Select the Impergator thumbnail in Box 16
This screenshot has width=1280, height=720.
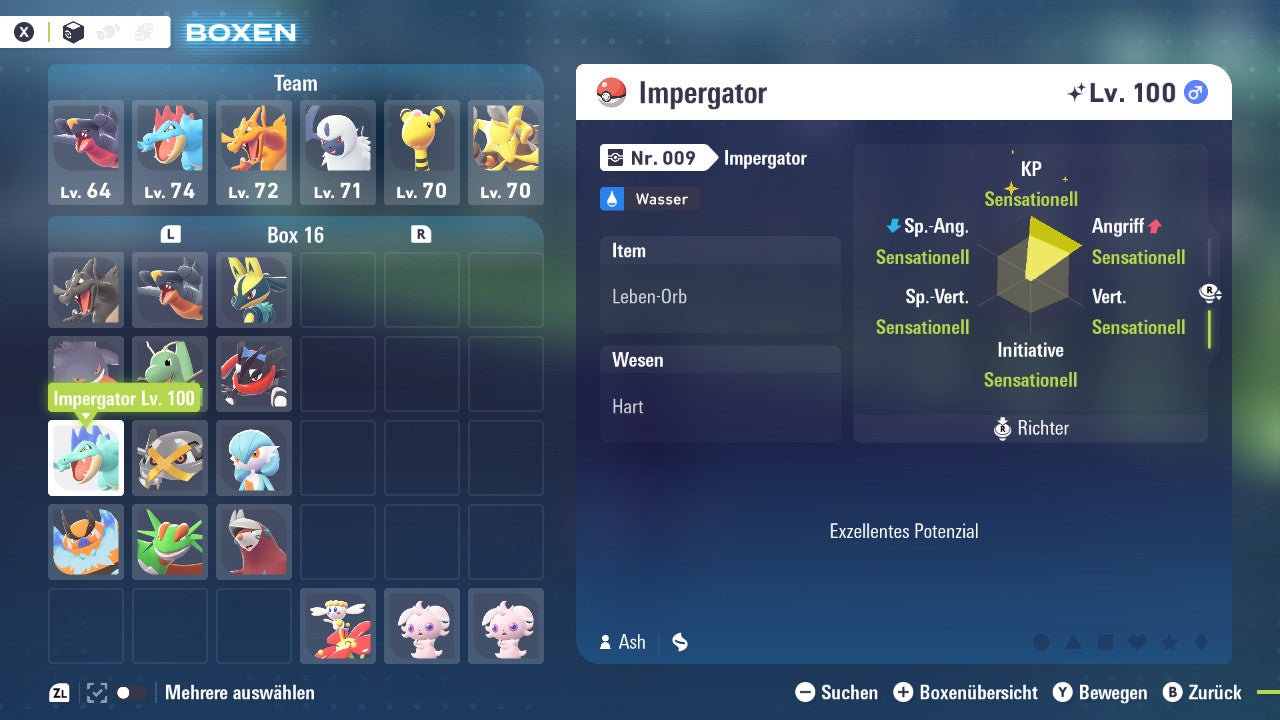tap(85, 458)
